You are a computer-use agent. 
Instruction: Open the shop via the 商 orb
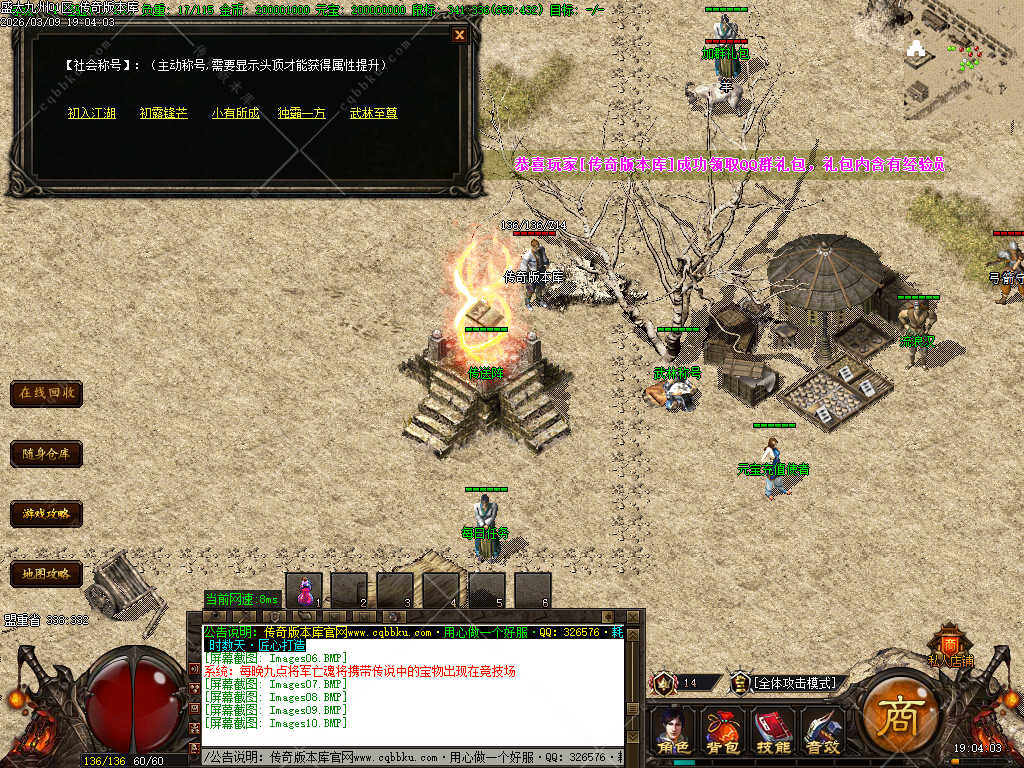pos(898,714)
